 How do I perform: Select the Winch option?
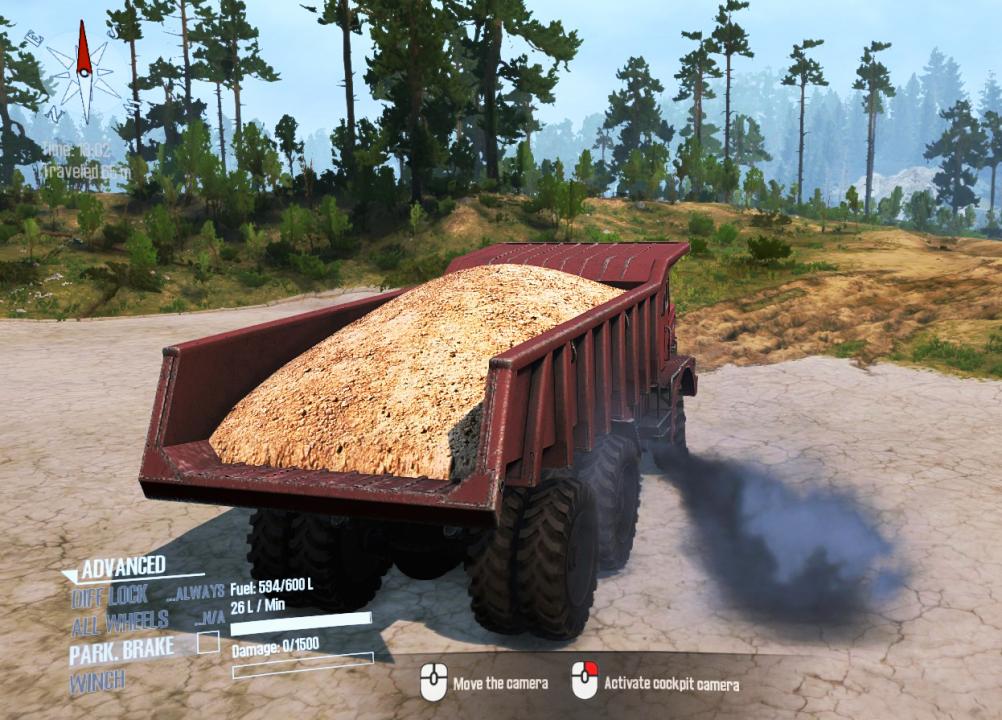pos(98,682)
